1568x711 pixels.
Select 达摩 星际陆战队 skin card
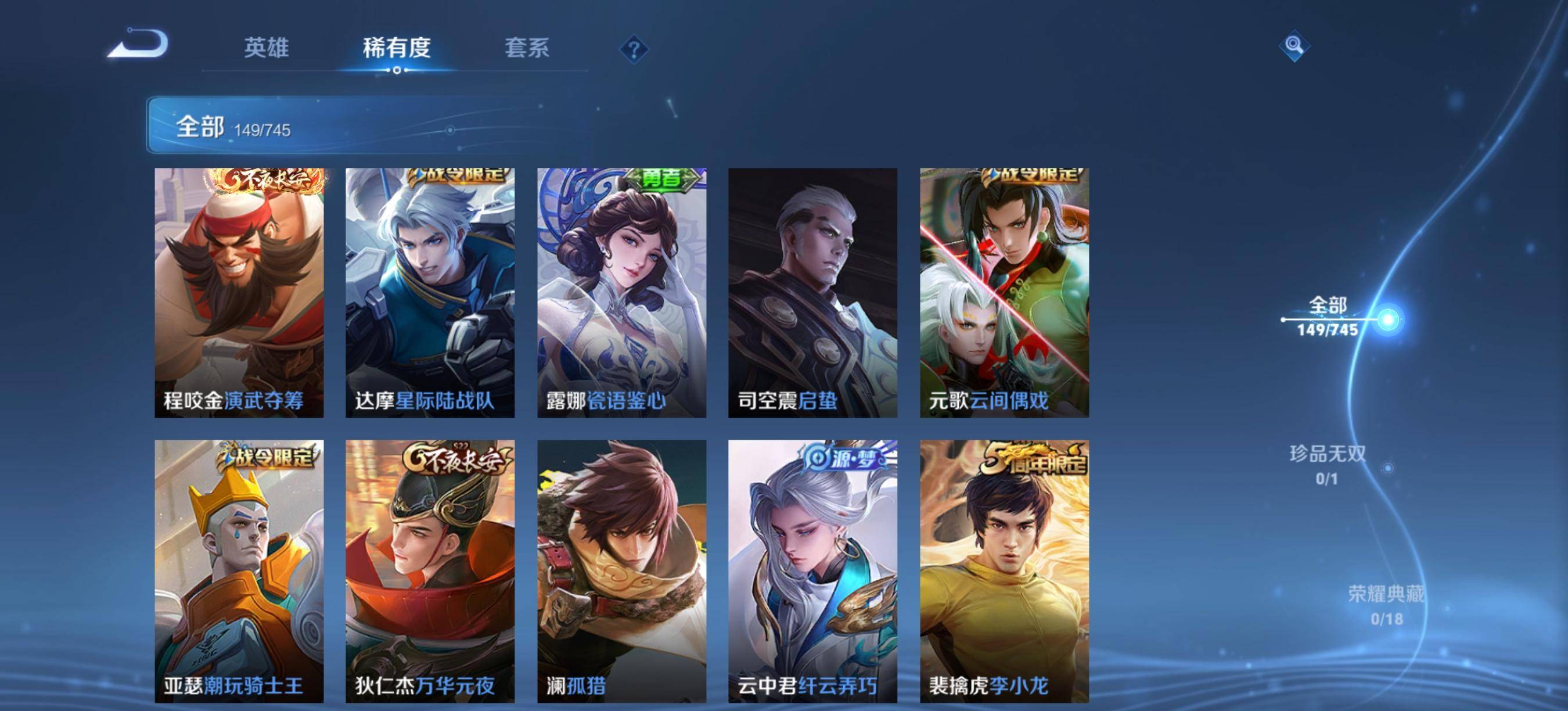click(430, 292)
